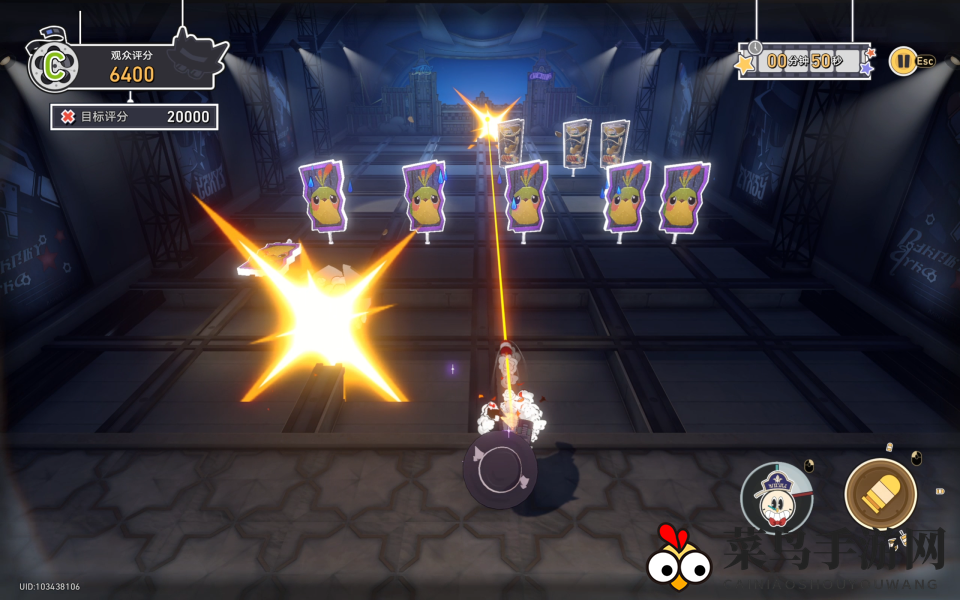The width and height of the screenshot is (960, 600).
Task: Activate the clown character skill icon
Action: 776,499
